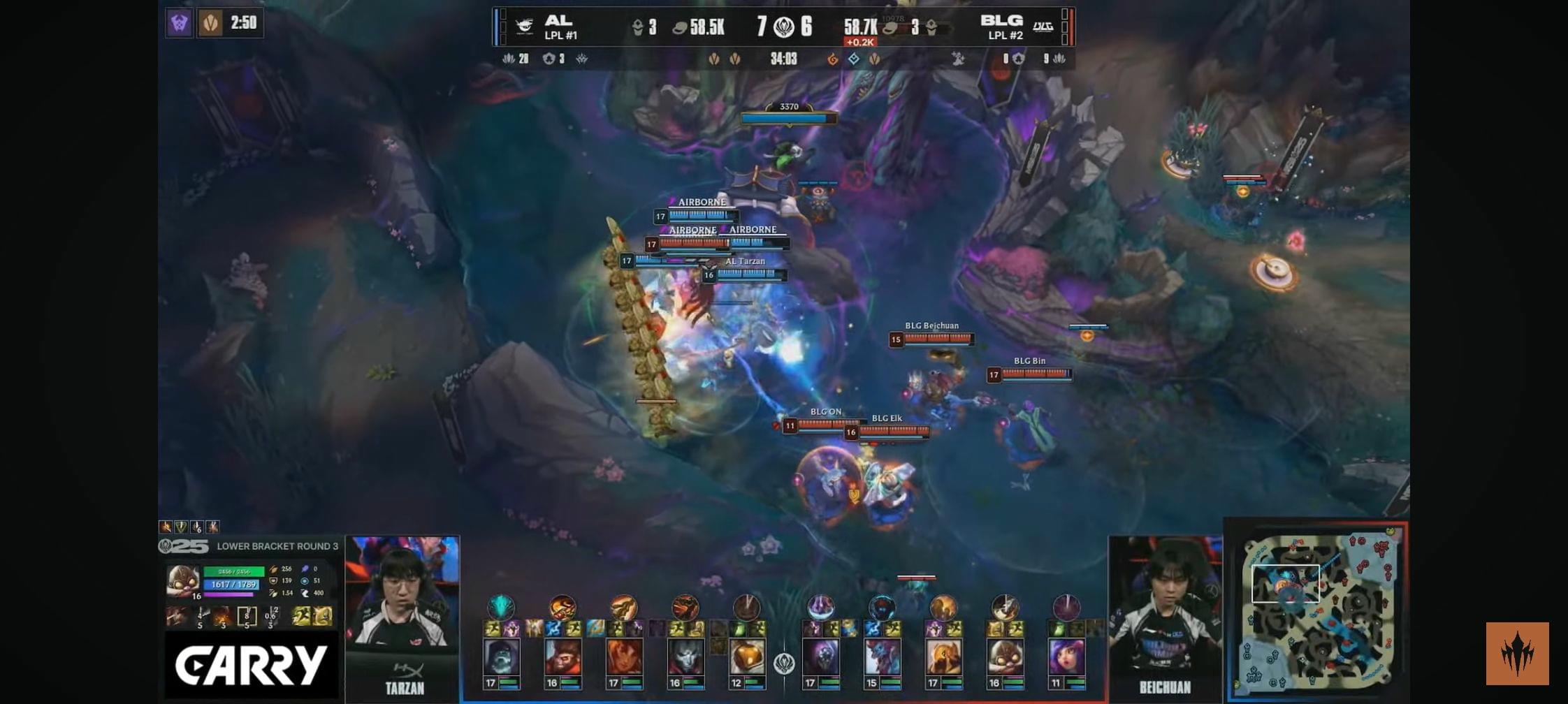Click the Baron health bar showing 3370
This screenshot has height=704, width=1568.
pyautogui.click(x=787, y=117)
